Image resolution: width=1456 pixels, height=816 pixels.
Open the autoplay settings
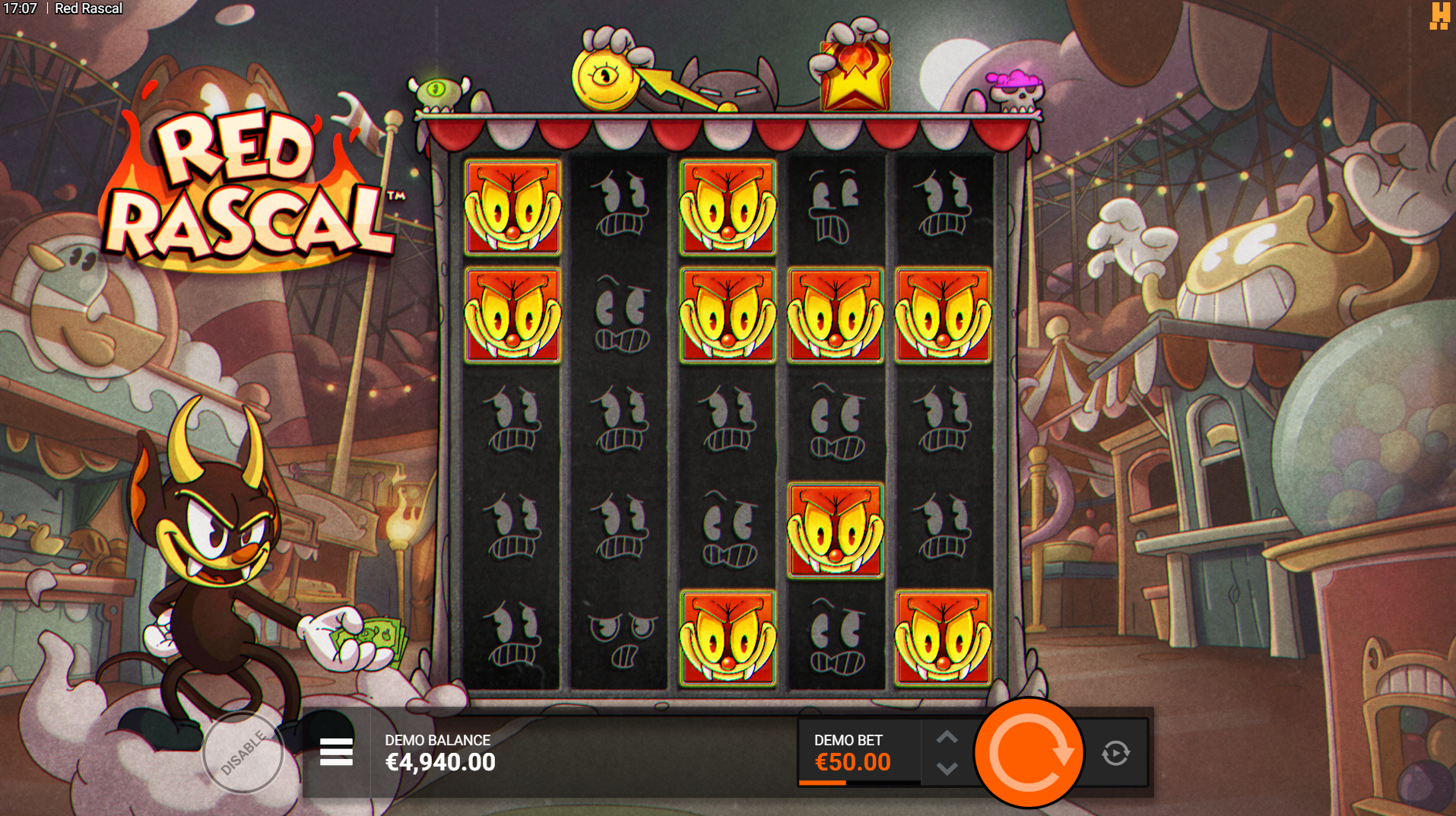[x=1115, y=753]
